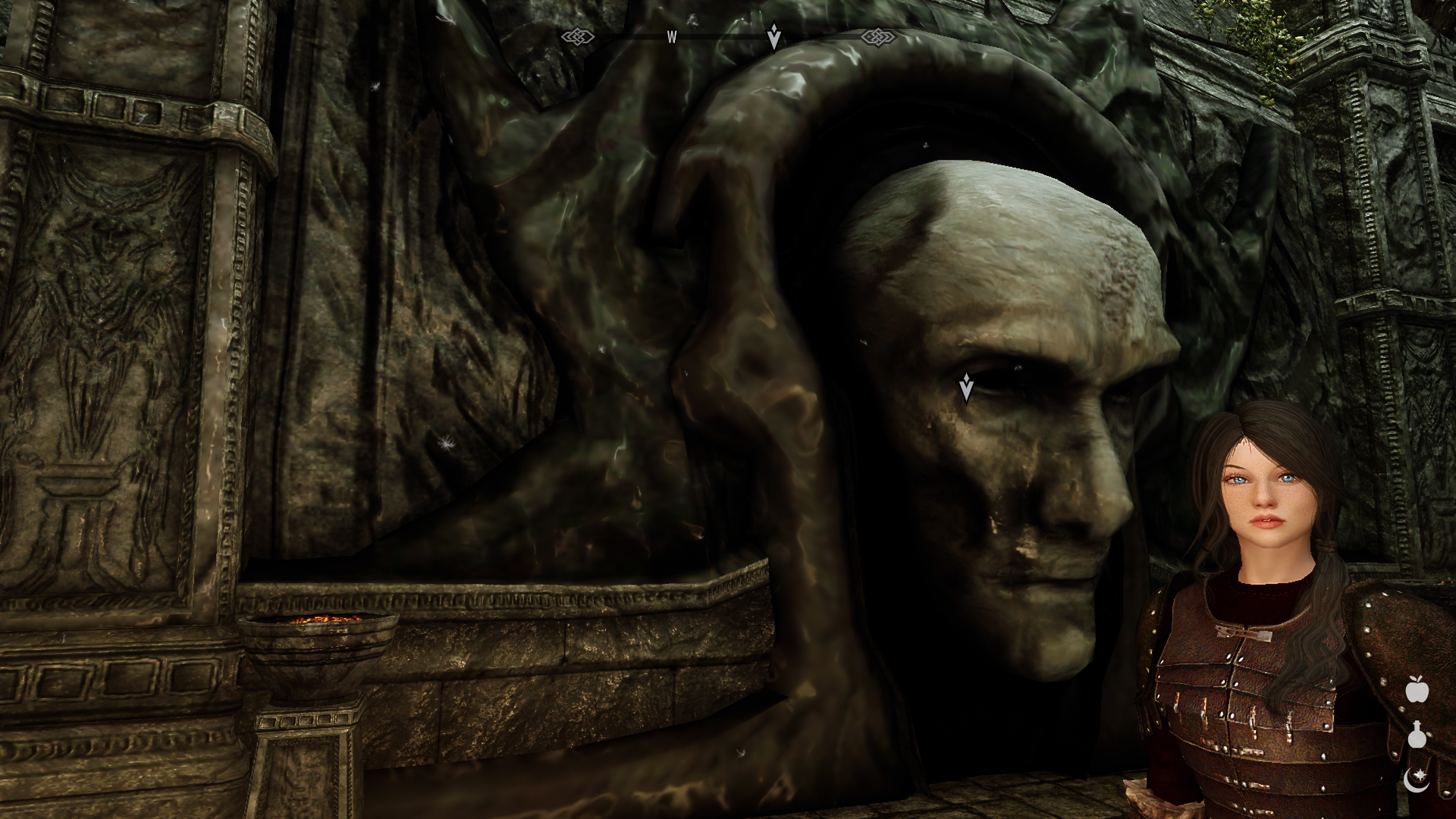Click the floating quest marker near the statue's eye
Viewport: 1456px width, 819px height.
968,385
